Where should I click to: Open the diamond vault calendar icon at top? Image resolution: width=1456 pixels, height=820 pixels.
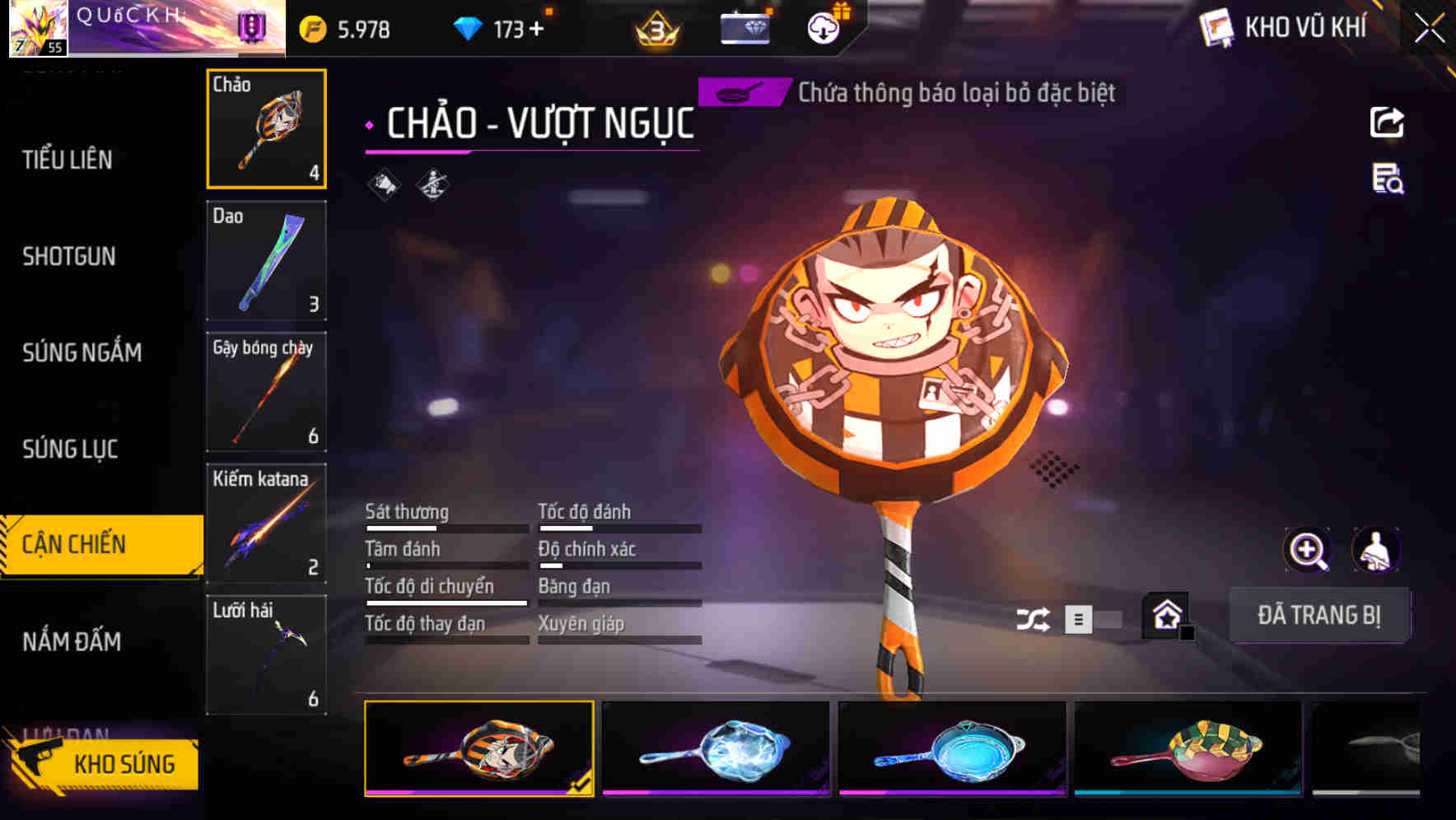point(745,27)
